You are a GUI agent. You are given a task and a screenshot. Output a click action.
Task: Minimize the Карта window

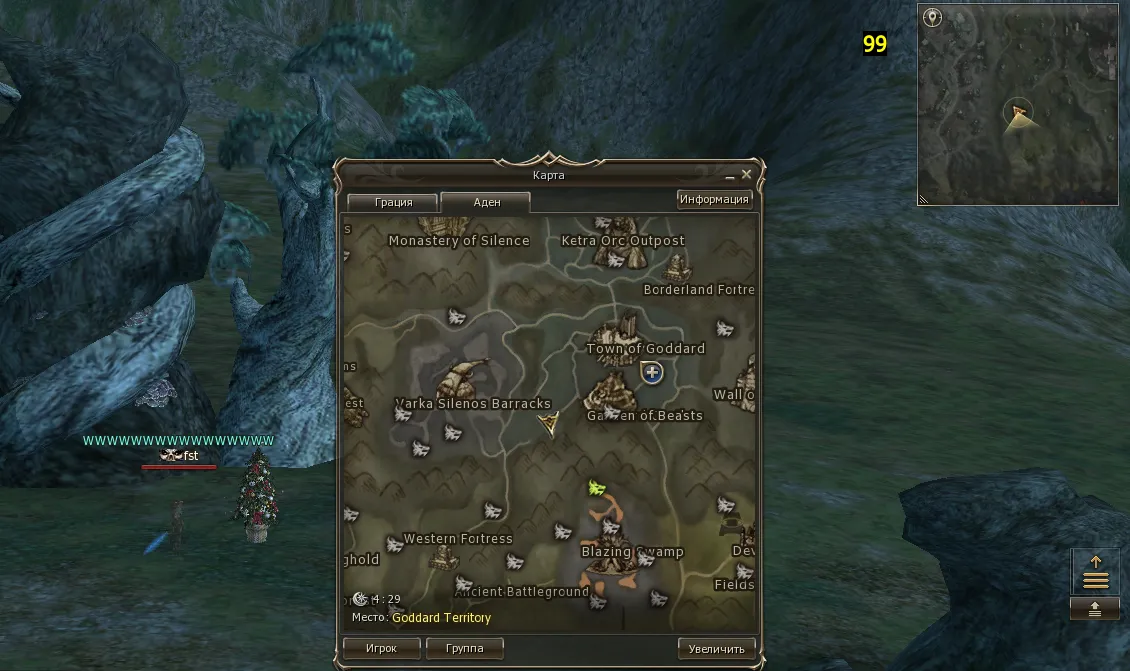coord(731,175)
